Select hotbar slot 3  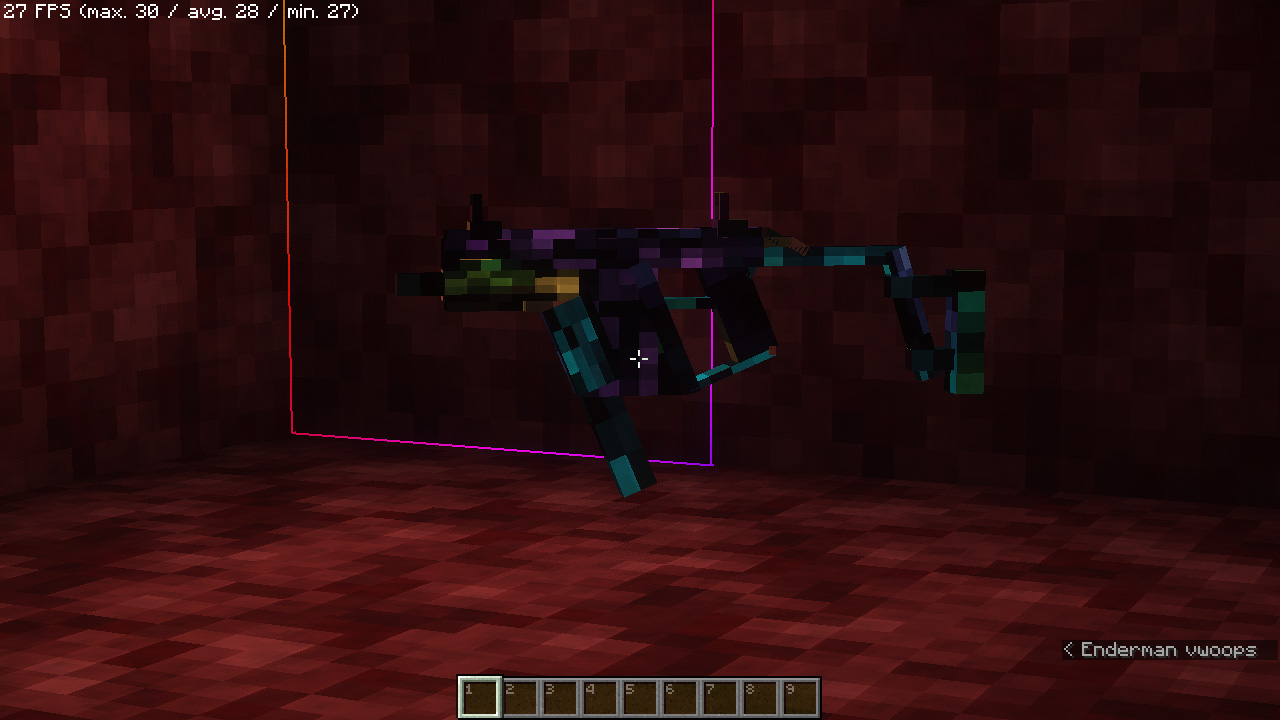(560, 697)
